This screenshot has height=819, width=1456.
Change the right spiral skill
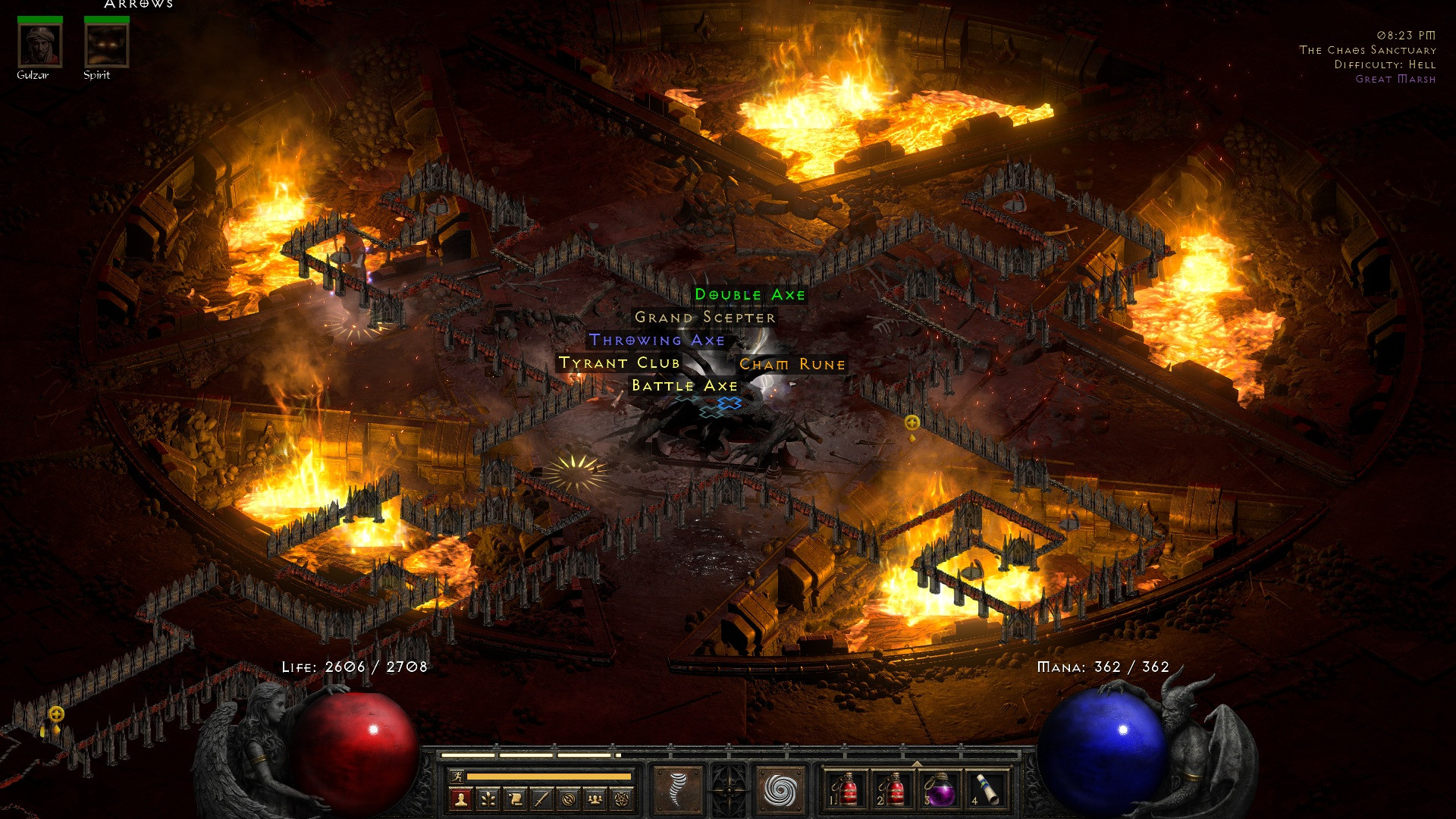(x=780, y=790)
